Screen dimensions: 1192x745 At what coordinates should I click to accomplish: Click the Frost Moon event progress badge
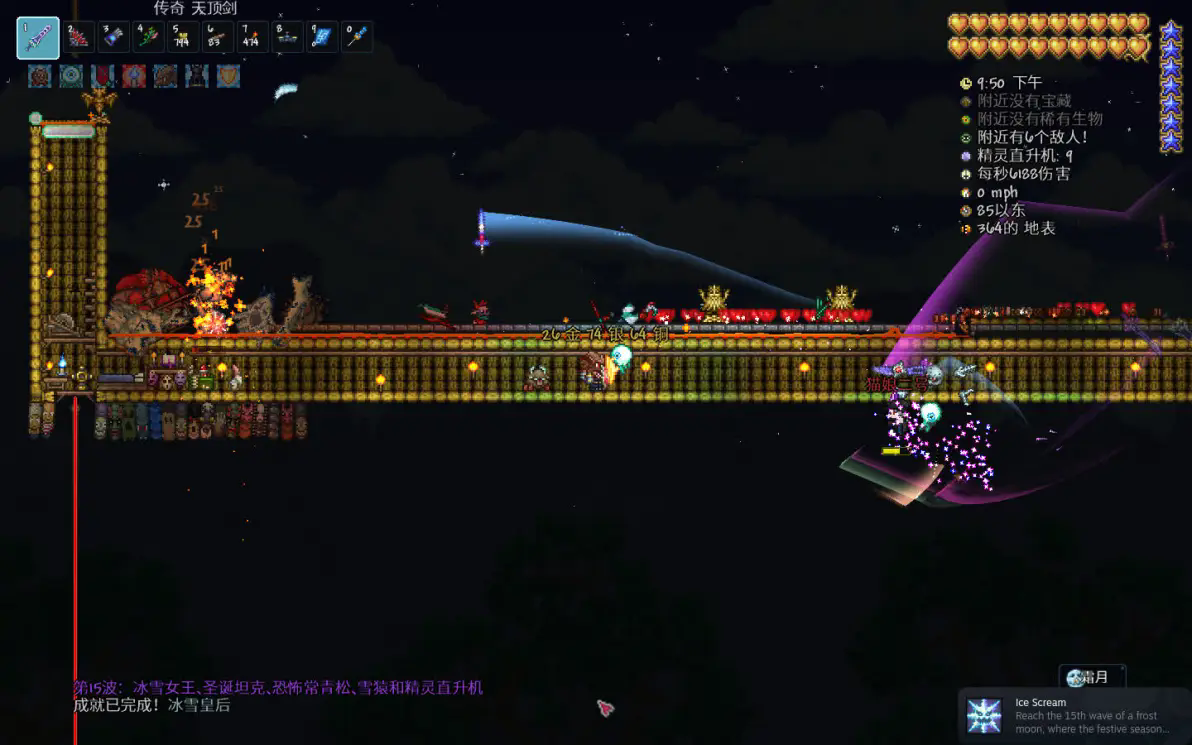pyautogui.click(x=1091, y=677)
